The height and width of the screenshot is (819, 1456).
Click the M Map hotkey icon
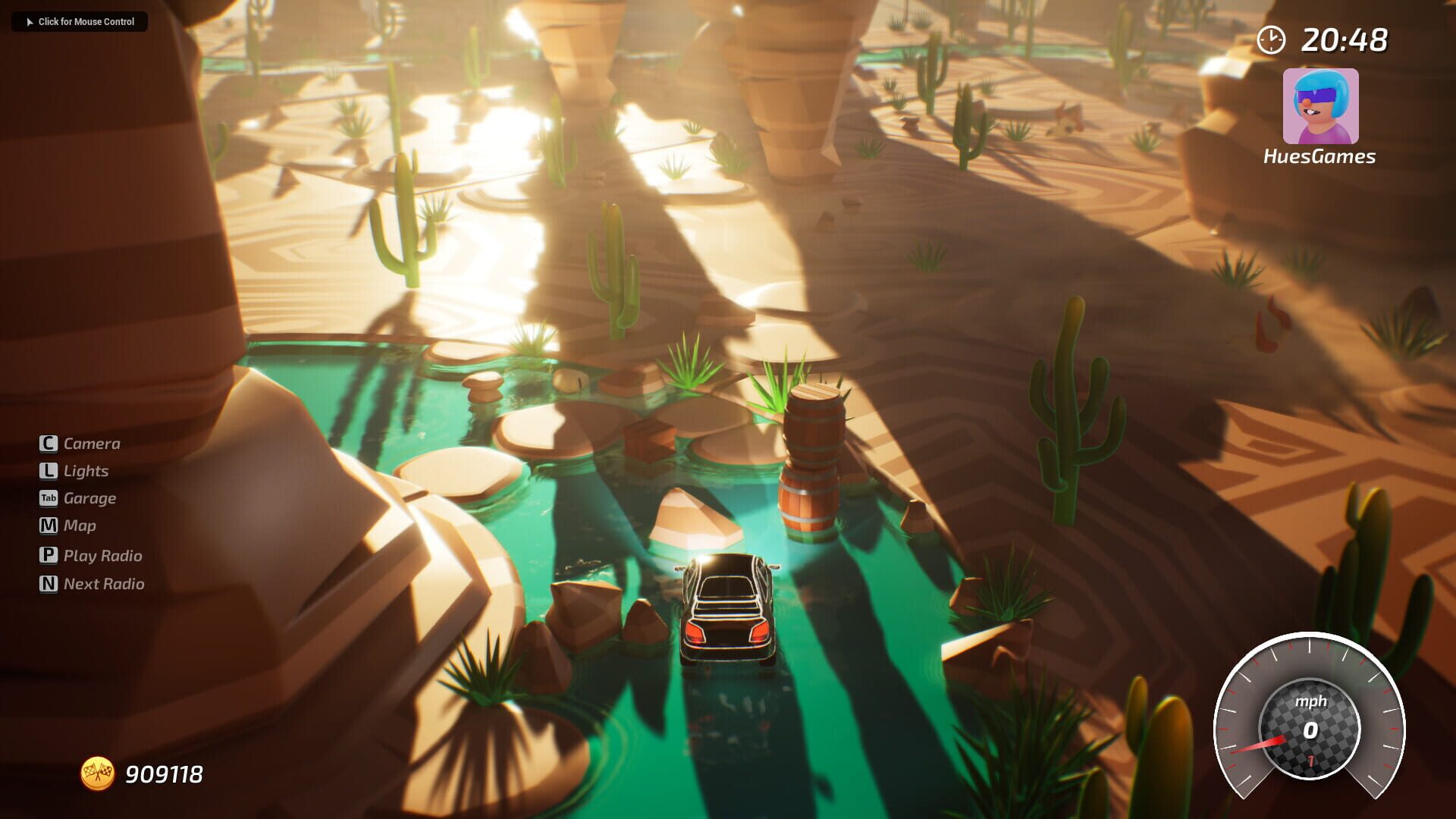click(x=47, y=526)
